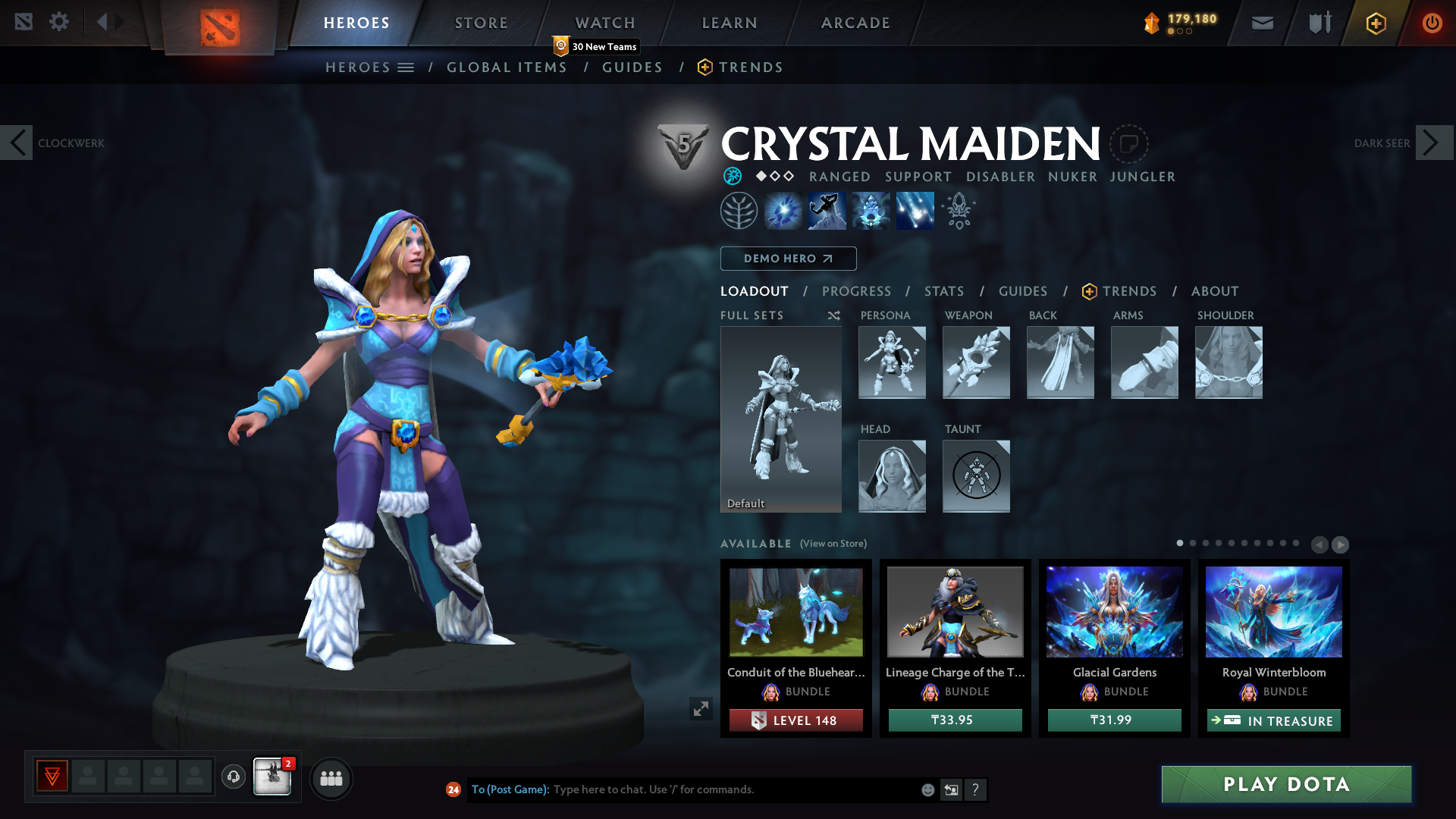This screenshot has height=819, width=1456.
Task: Toggle fullscreen hero preview with expand arrows
Action: click(x=701, y=708)
